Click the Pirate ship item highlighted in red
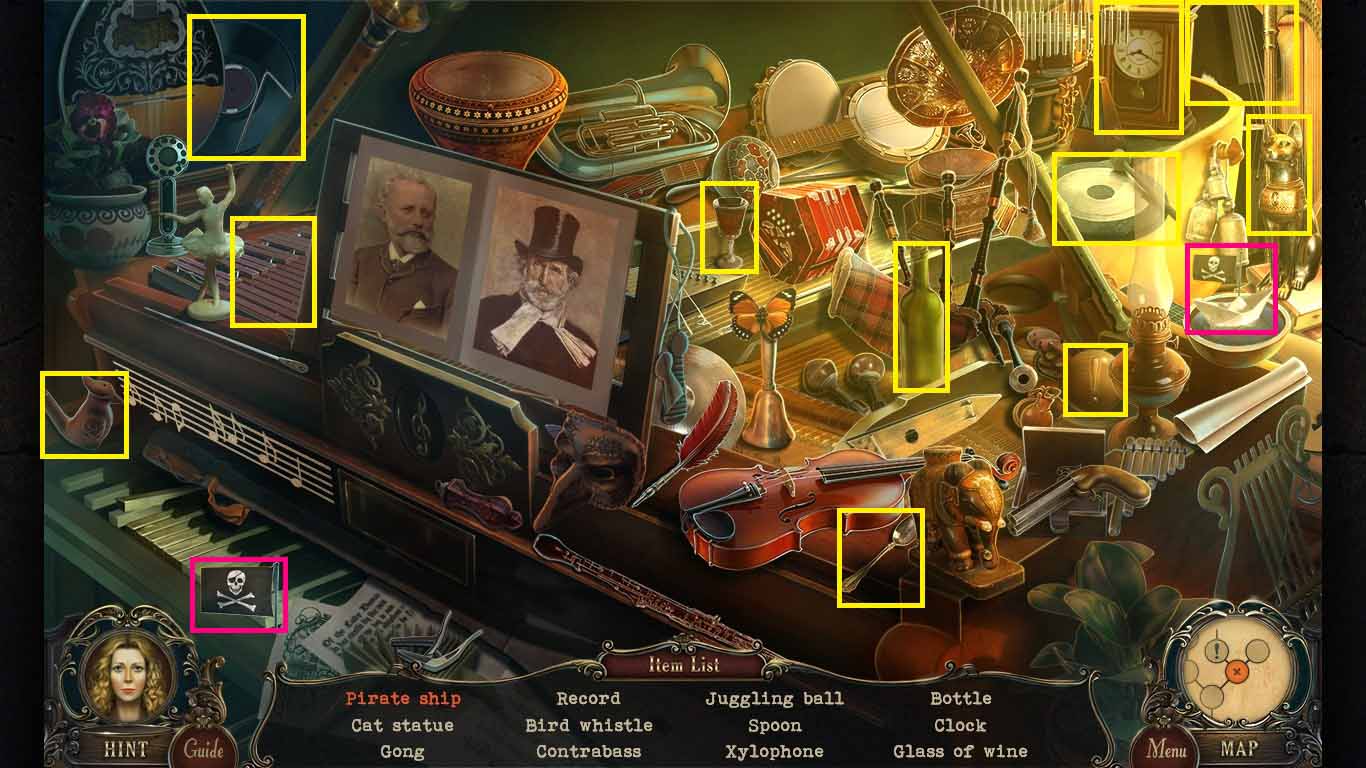 pyautogui.click(x=1230, y=290)
